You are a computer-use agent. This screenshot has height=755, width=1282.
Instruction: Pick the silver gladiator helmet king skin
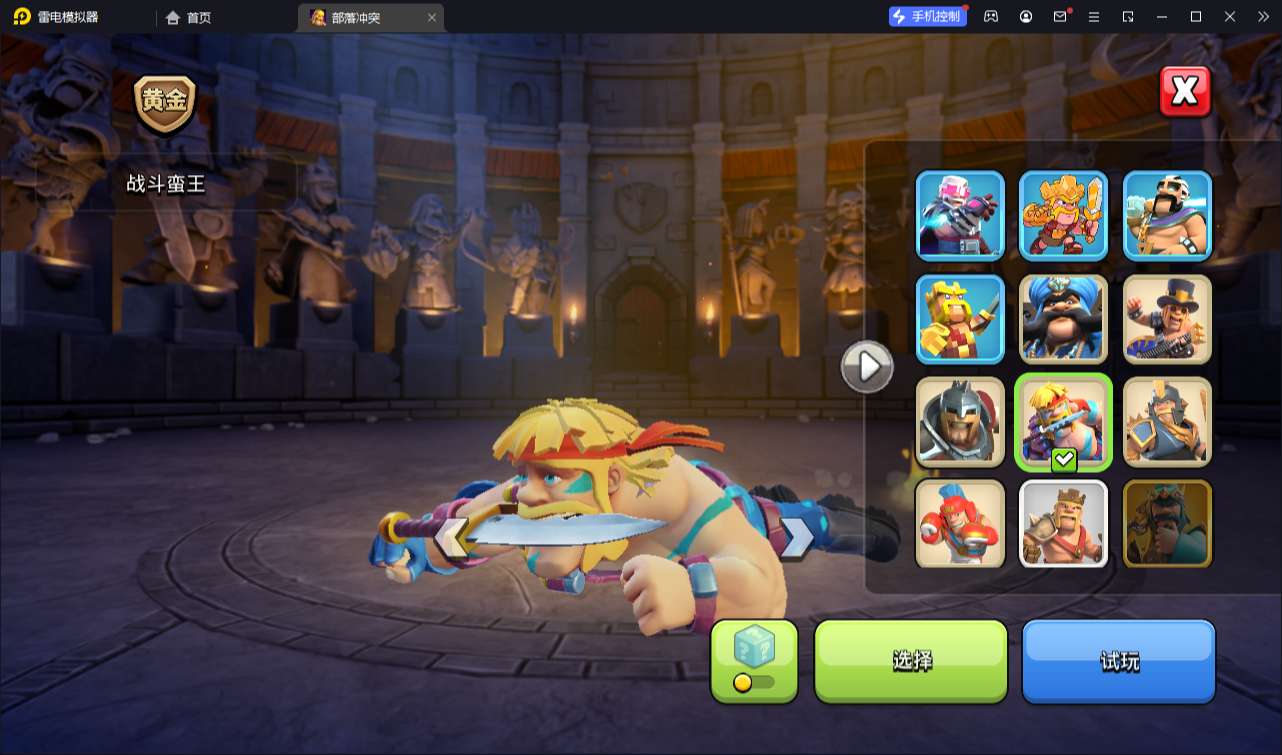tap(960, 421)
